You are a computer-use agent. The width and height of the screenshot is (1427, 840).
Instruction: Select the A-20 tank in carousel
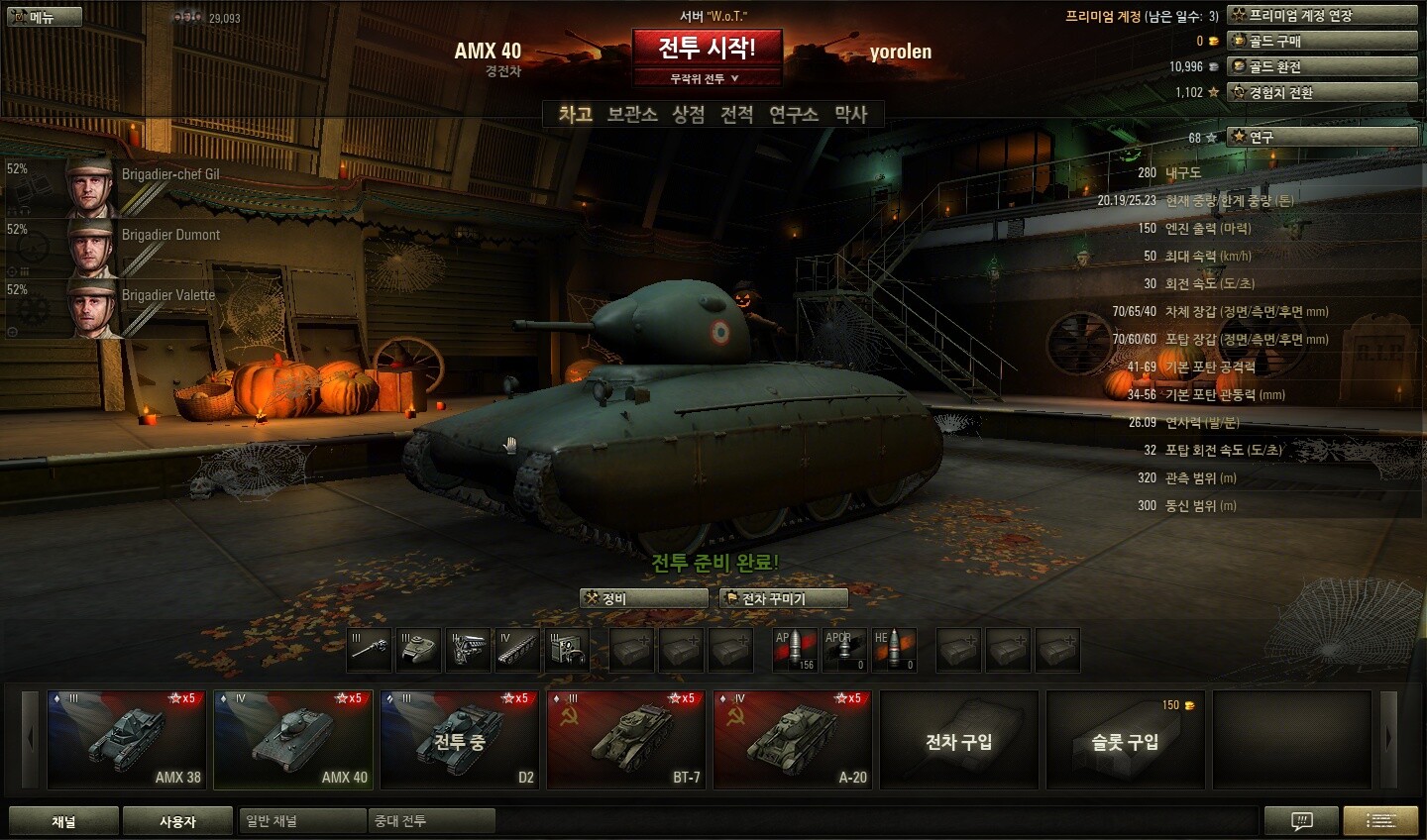click(x=792, y=740)
